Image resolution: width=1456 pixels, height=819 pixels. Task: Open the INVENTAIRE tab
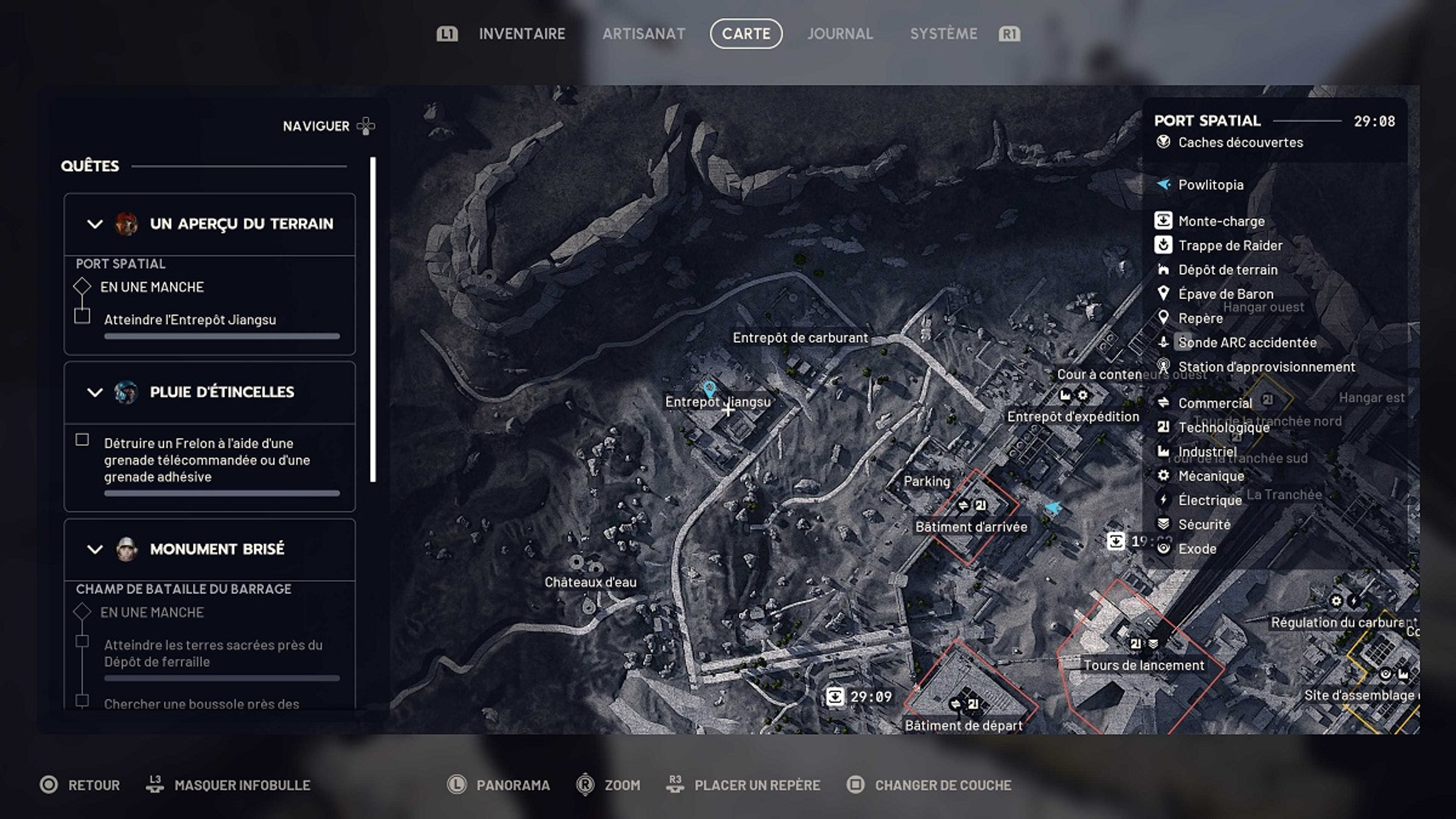pyautogui.click(x=522, y=34)
